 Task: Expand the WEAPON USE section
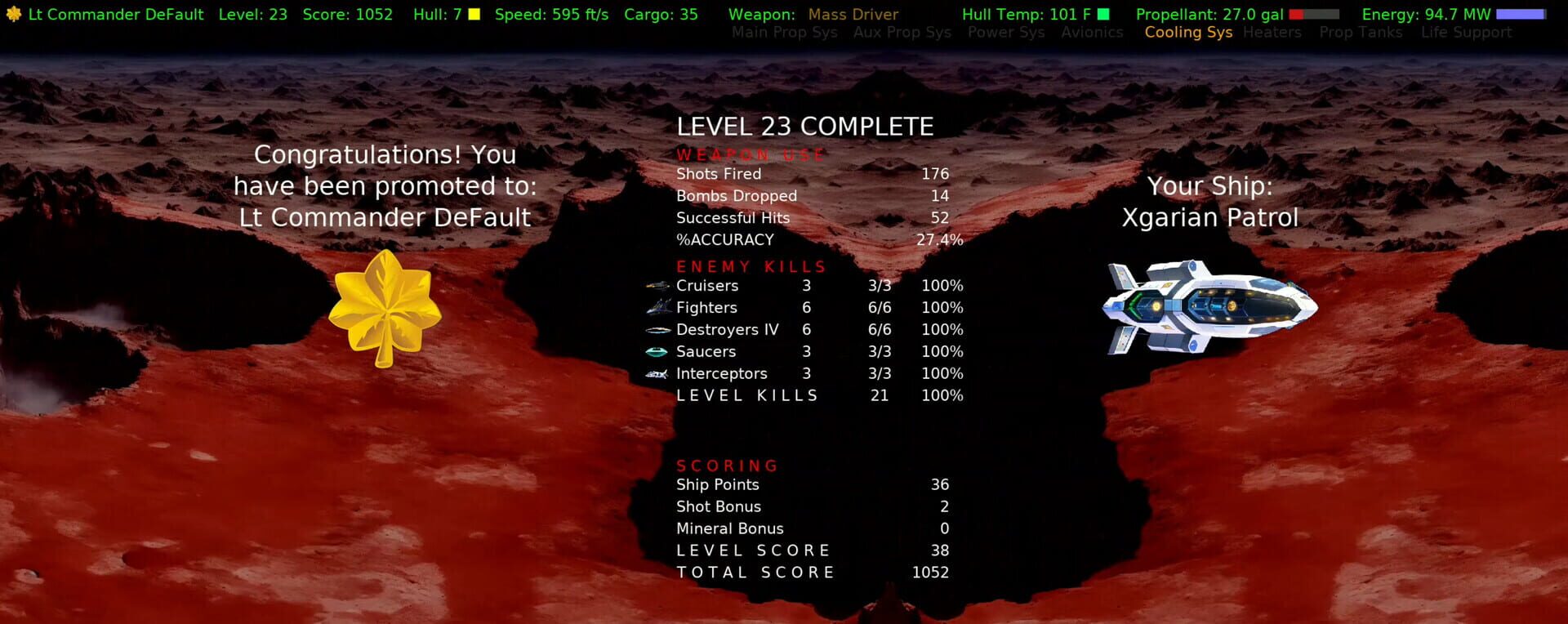tap(749, 154)
